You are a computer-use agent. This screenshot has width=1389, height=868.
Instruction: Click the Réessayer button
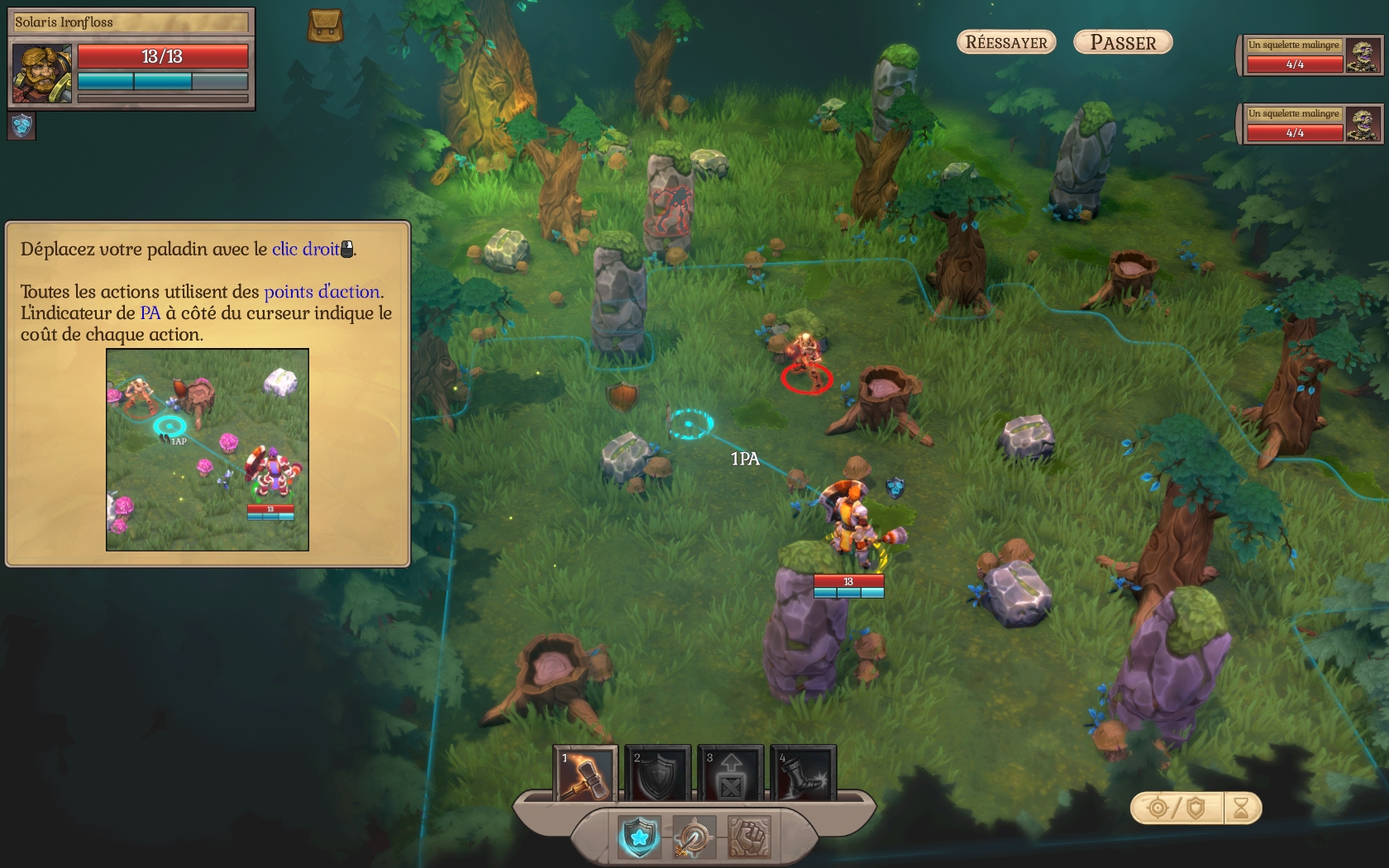coord(1006,42)
